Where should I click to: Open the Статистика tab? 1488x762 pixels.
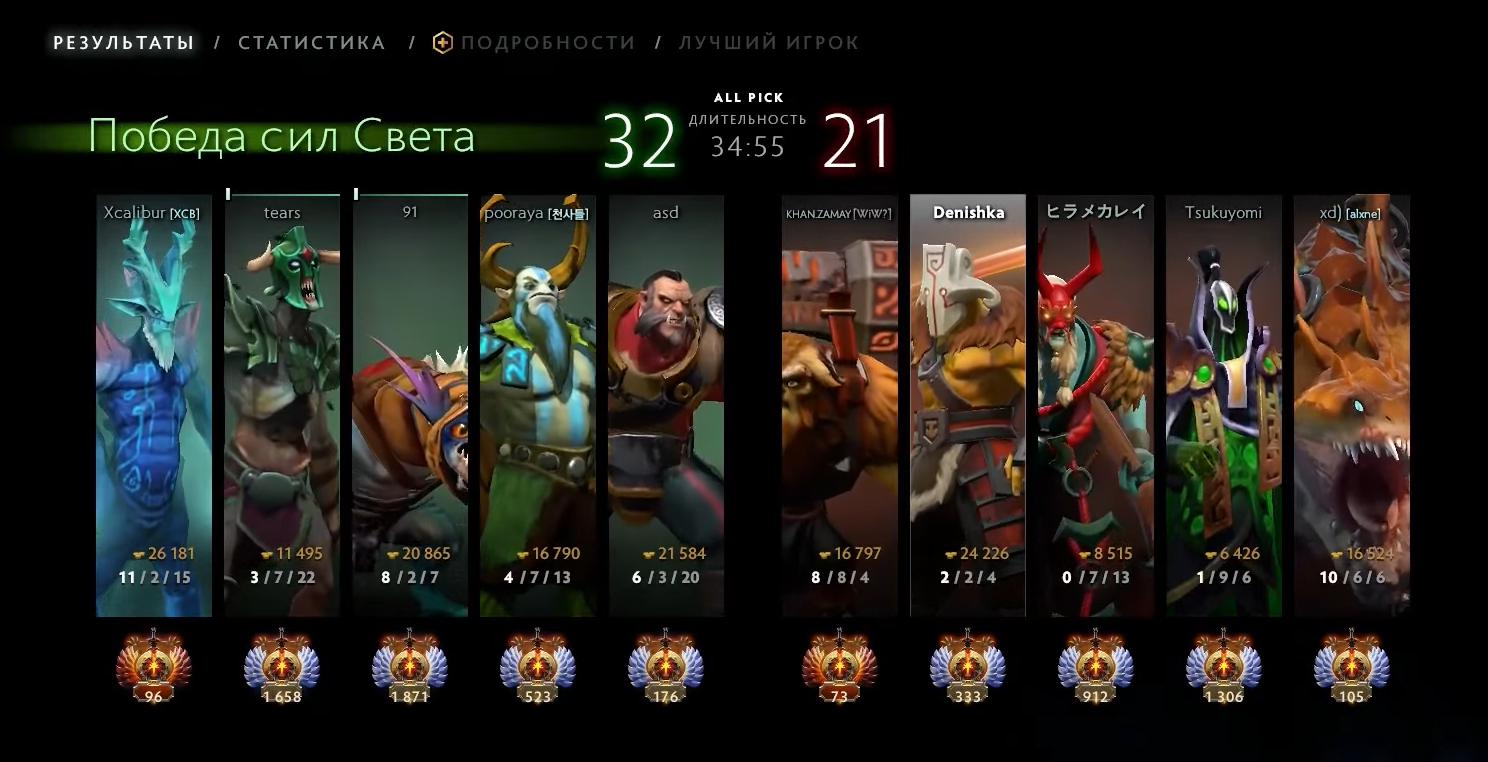point(312,43)
